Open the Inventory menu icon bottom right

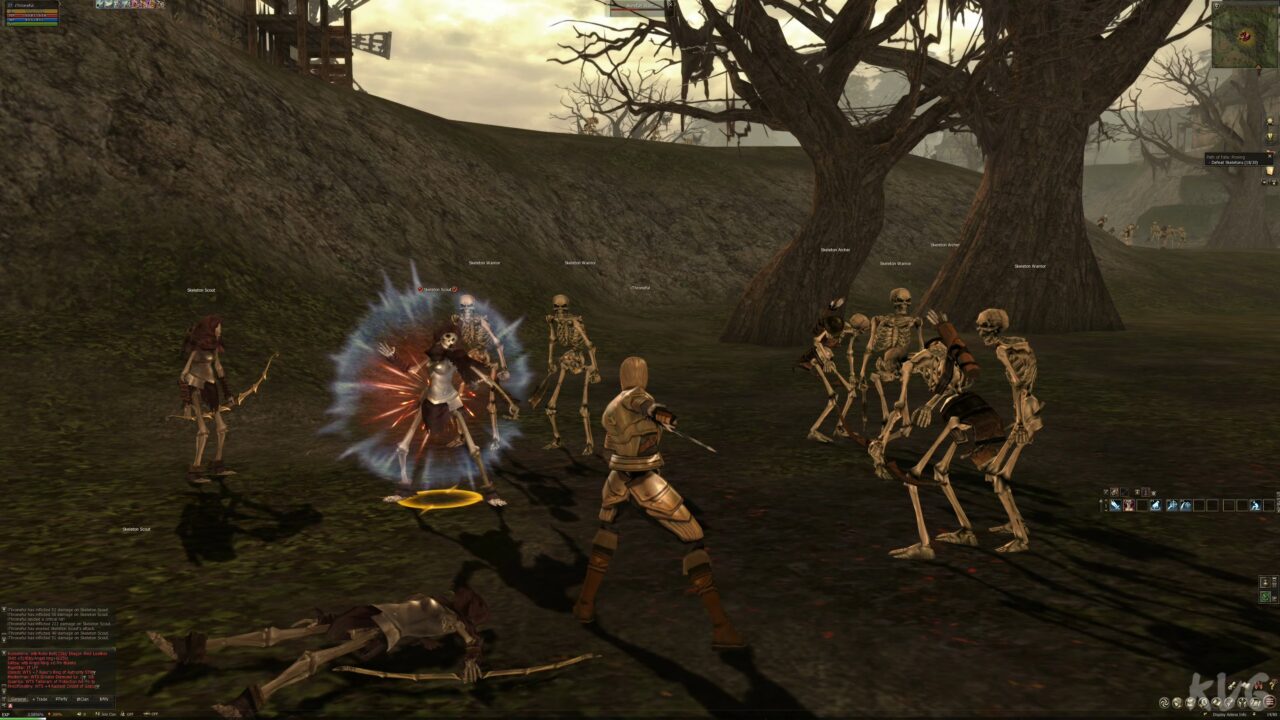click(1177, 702)
